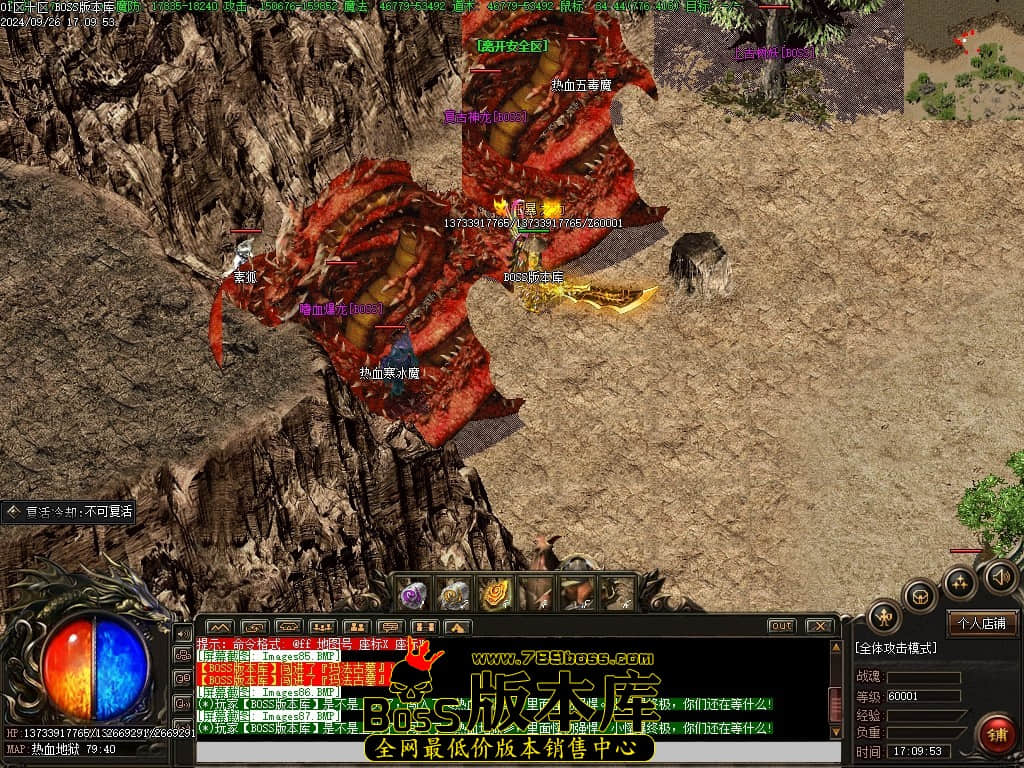Image resolution: width=1024 pixels, height=768 pixels.
Task: Click the speech bubble chat toolbar button
Action: click(391, 627)
